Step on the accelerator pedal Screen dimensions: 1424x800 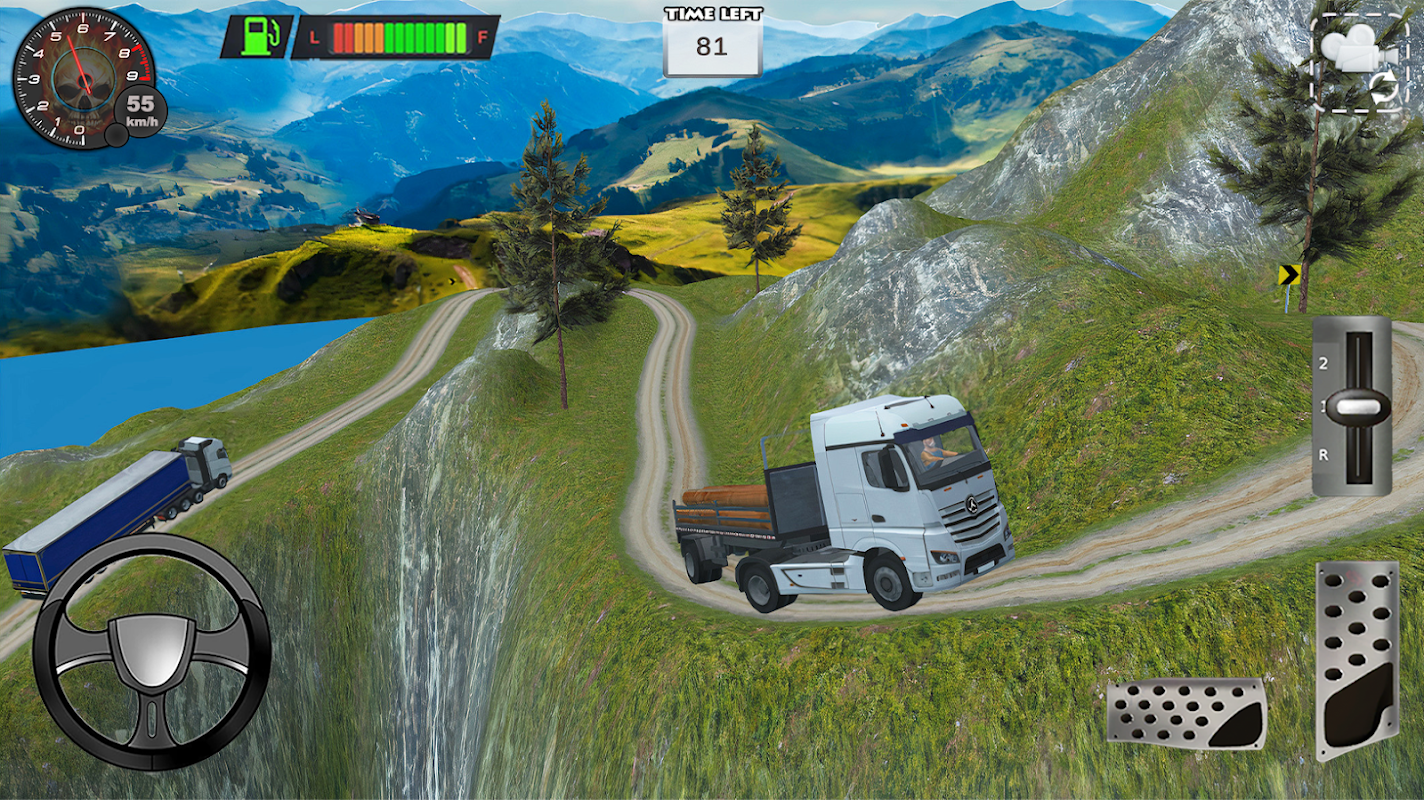[x=1356, y=660]
